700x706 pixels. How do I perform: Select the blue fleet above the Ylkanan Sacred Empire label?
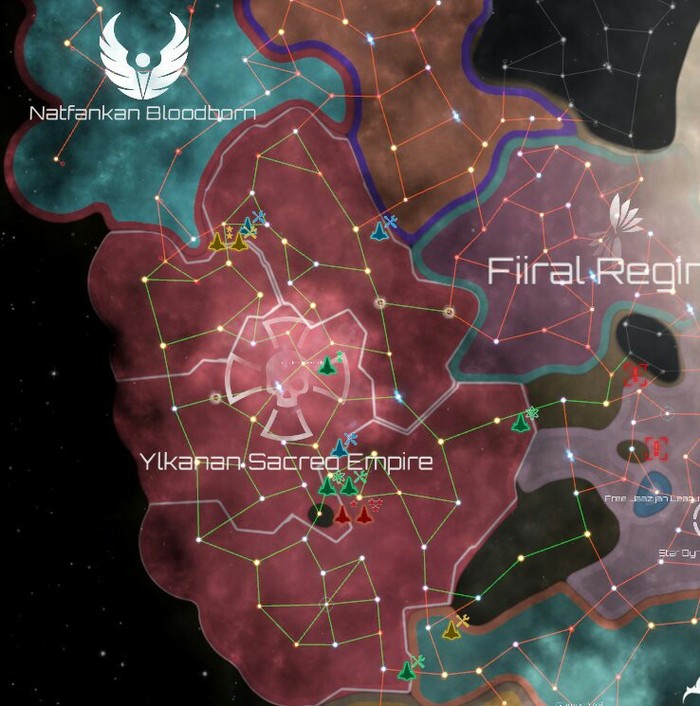tap(340, 447)
